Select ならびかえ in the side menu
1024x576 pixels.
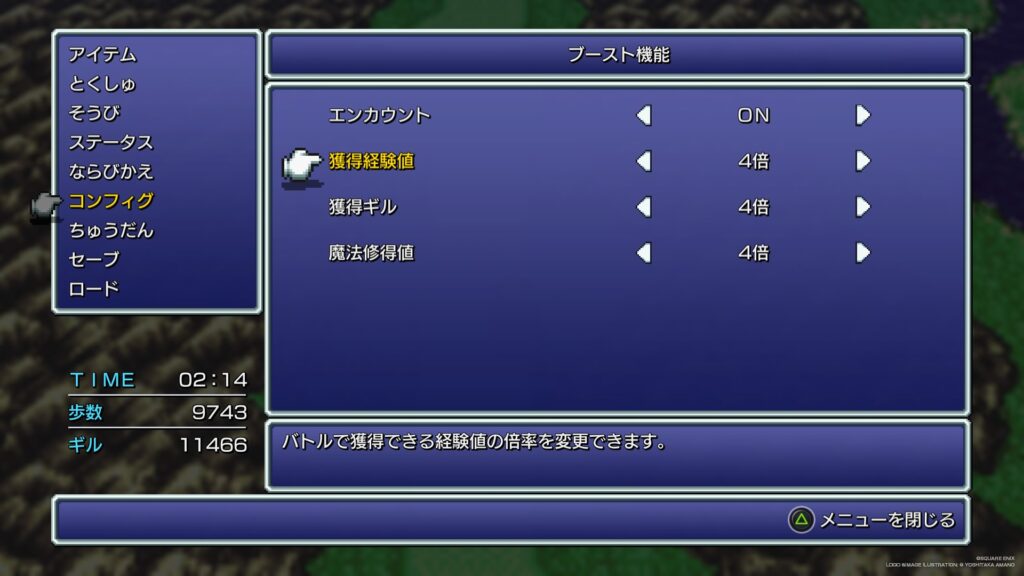(111, 171)
